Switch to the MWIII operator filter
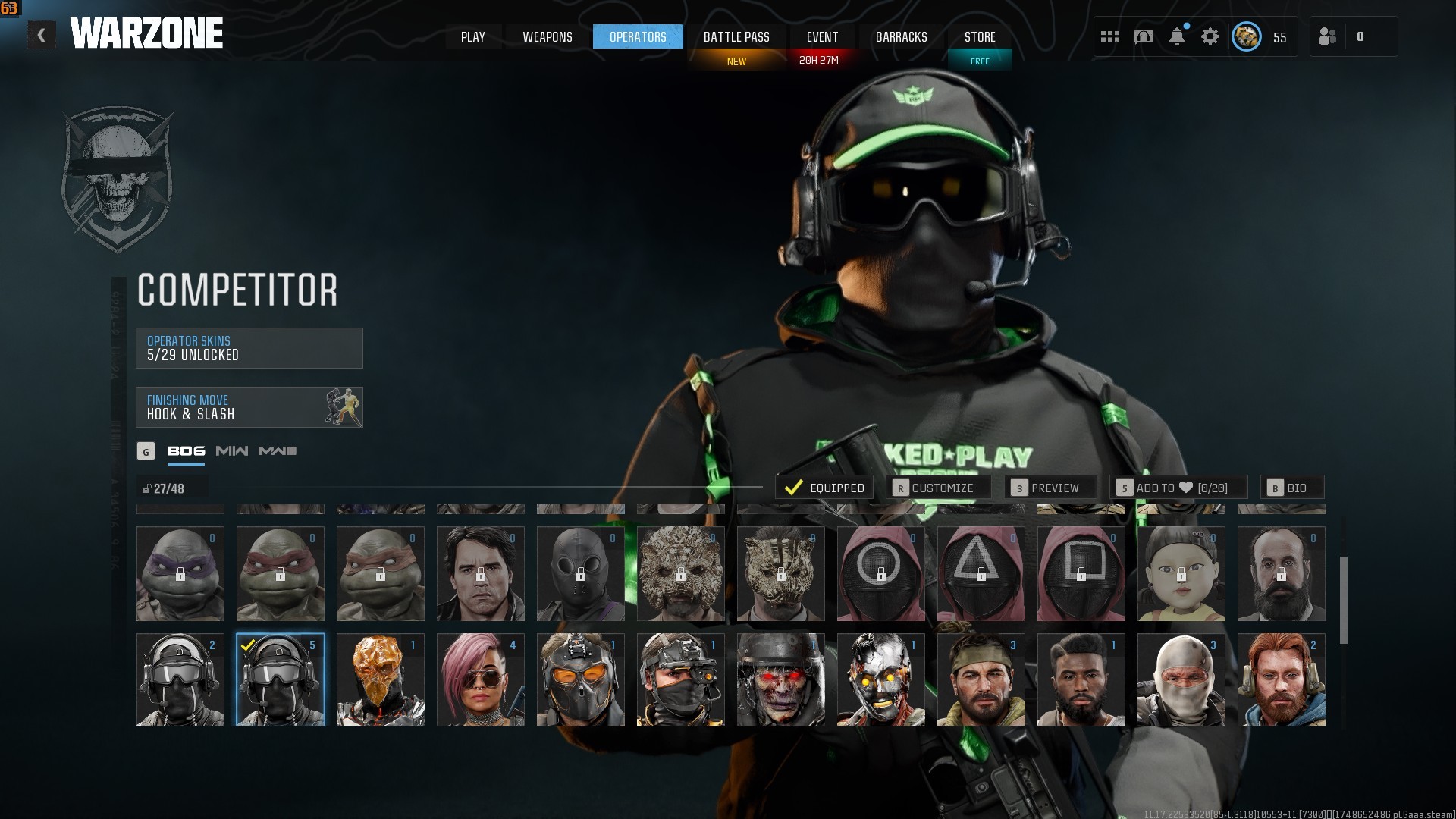Viewport: 1456px width, 819px height. coord(278,451)
